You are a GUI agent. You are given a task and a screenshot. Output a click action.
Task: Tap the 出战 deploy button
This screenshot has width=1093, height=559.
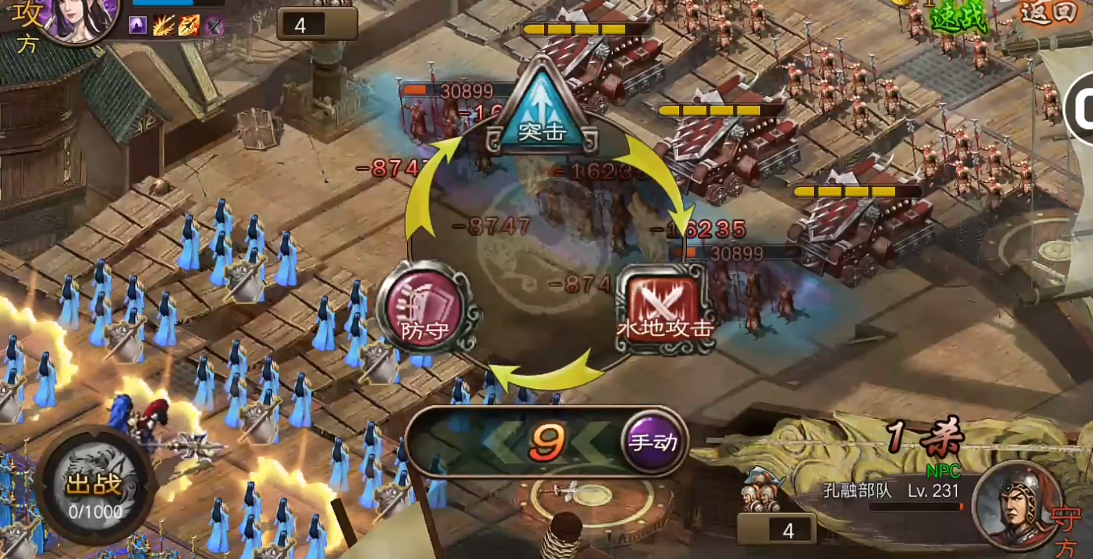coord(93,490)
